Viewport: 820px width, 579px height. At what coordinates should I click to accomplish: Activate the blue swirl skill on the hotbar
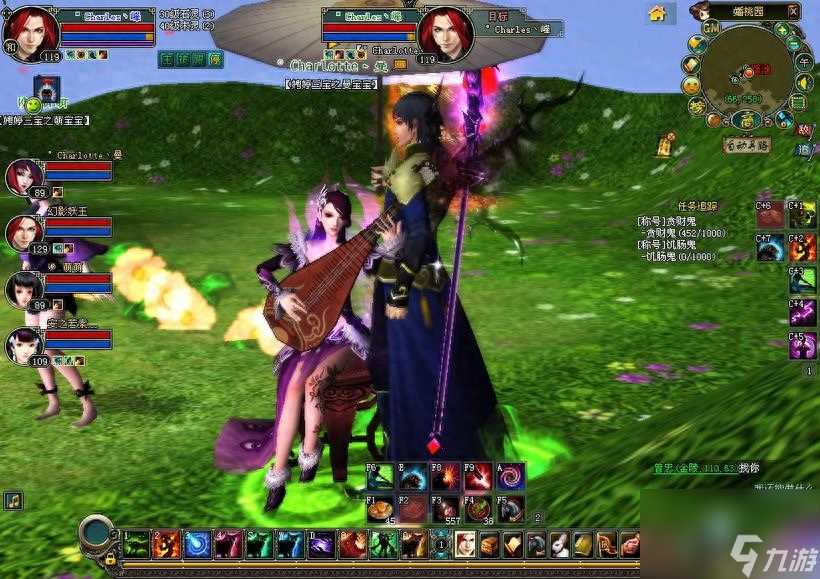tap(197, 544)
